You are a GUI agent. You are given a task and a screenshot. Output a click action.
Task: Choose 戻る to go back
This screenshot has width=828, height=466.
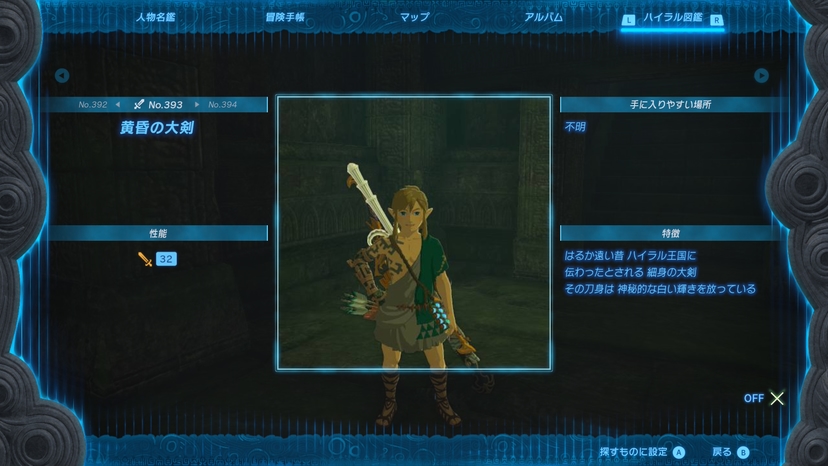click(x=729, y=452)
